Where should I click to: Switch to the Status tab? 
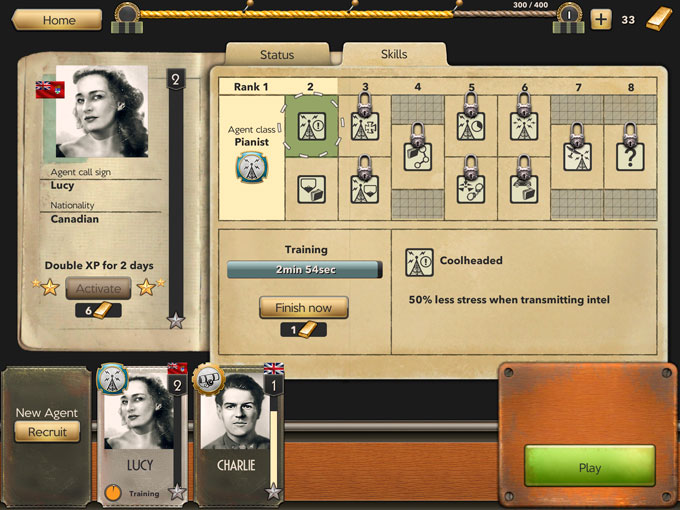(277, 54)
